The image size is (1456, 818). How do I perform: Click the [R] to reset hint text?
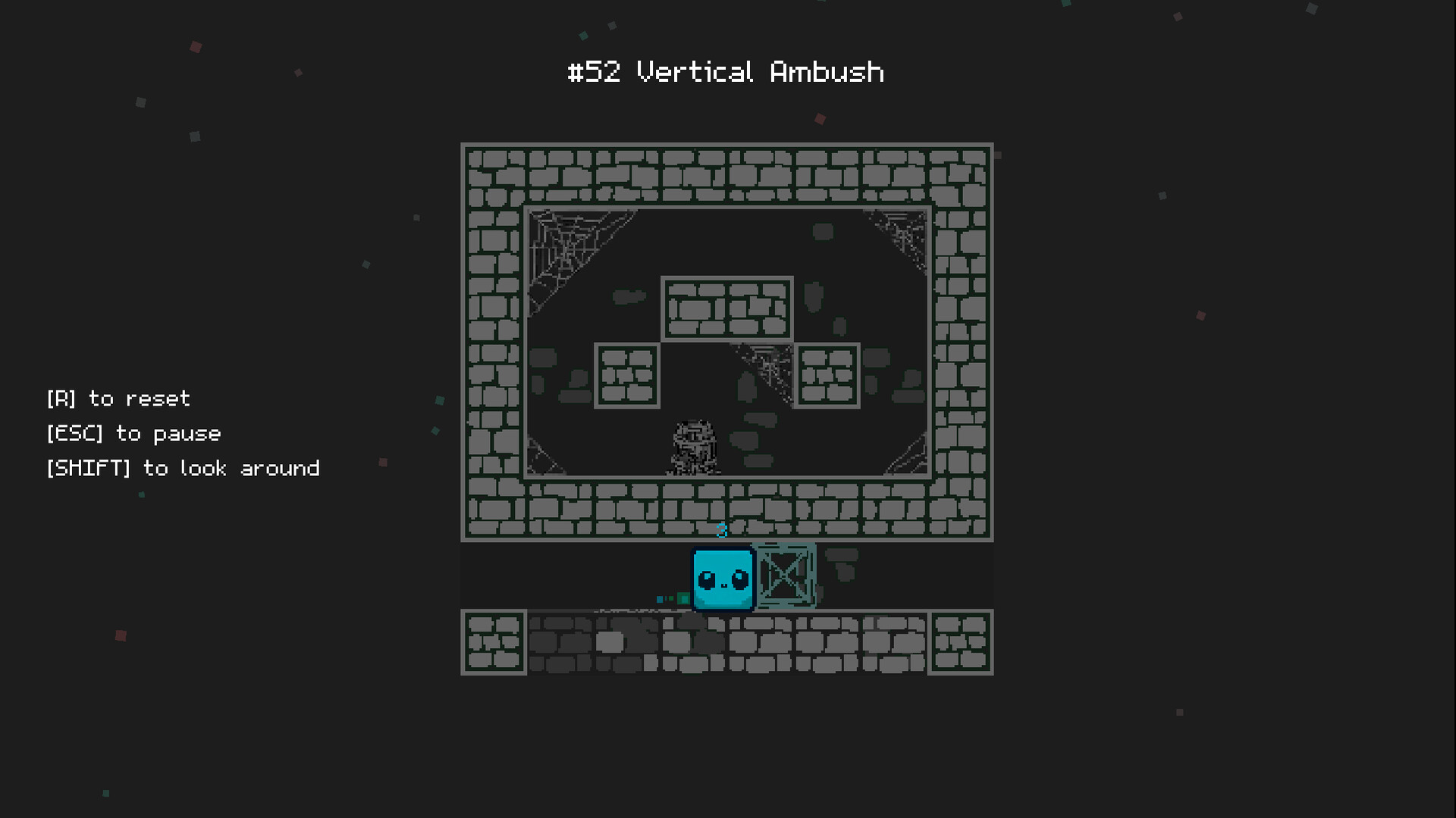click(118, 399)
